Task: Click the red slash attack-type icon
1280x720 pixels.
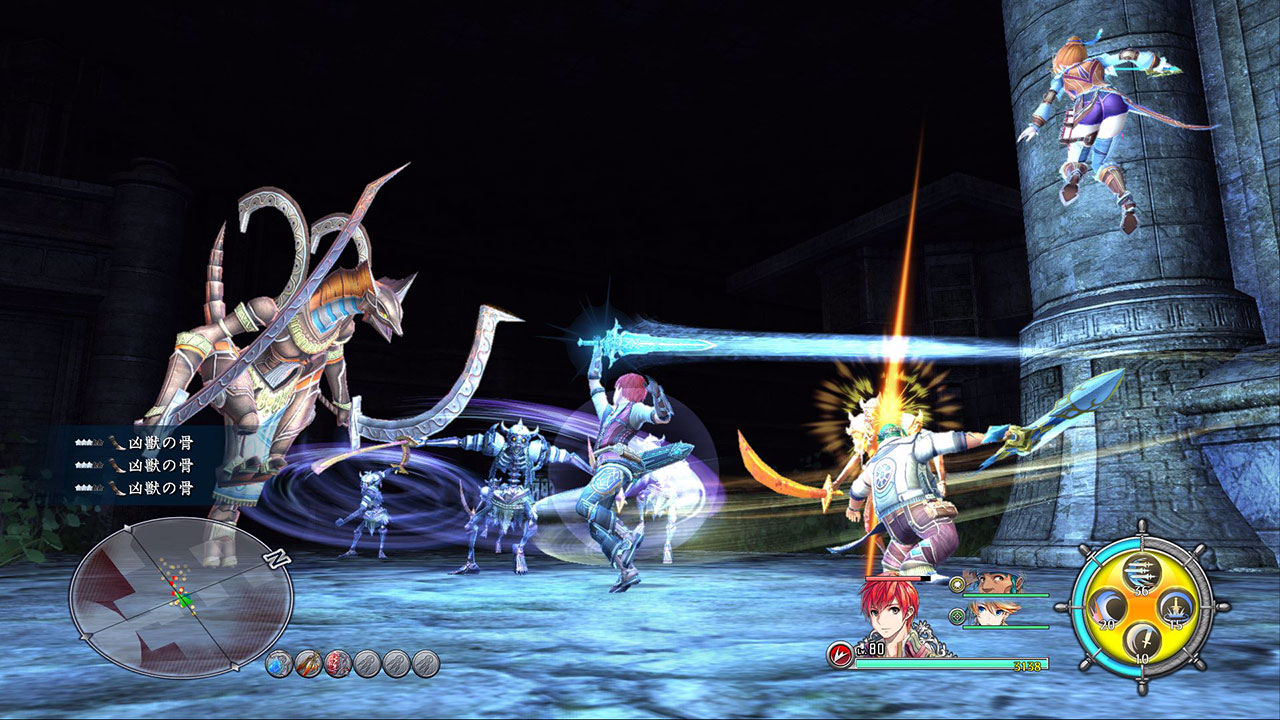Action: tap(840, 655)
